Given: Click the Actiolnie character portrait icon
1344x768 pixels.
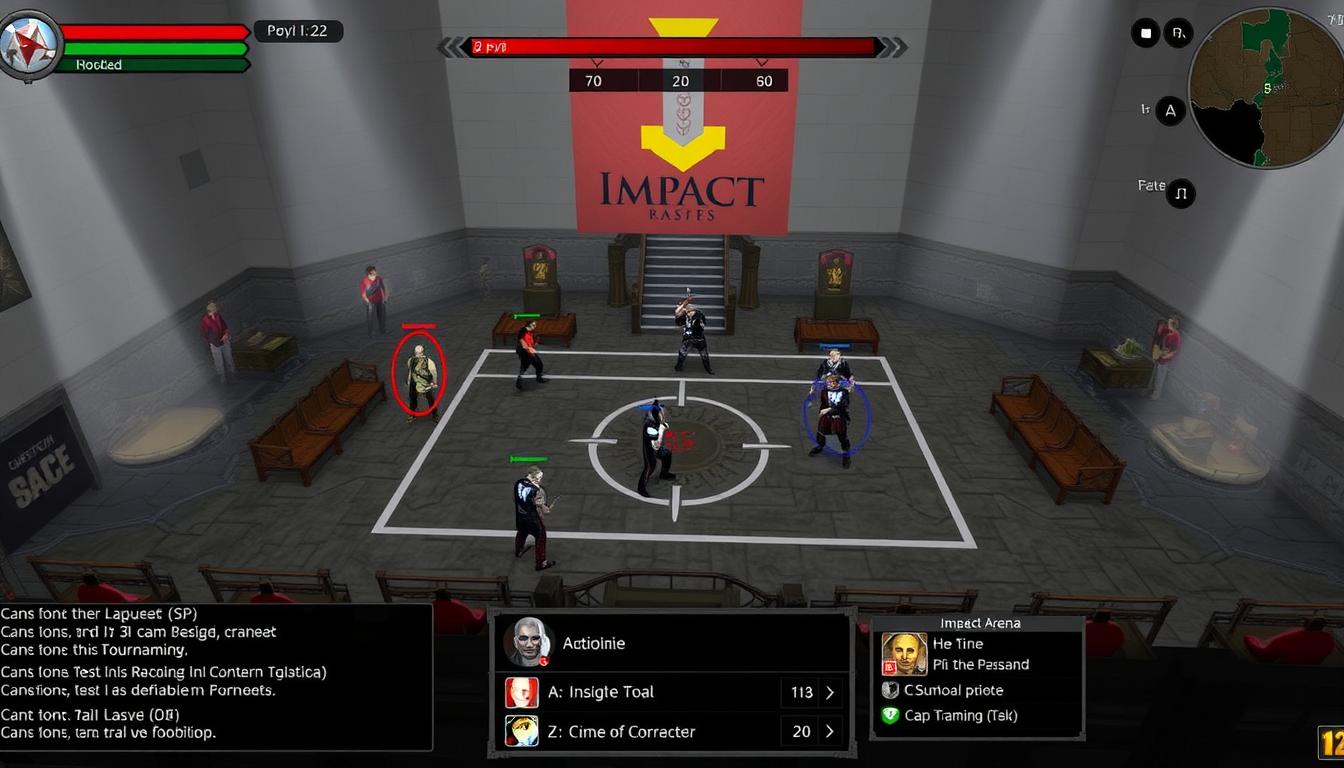Looking at the screenshot, I should [528, 642].
